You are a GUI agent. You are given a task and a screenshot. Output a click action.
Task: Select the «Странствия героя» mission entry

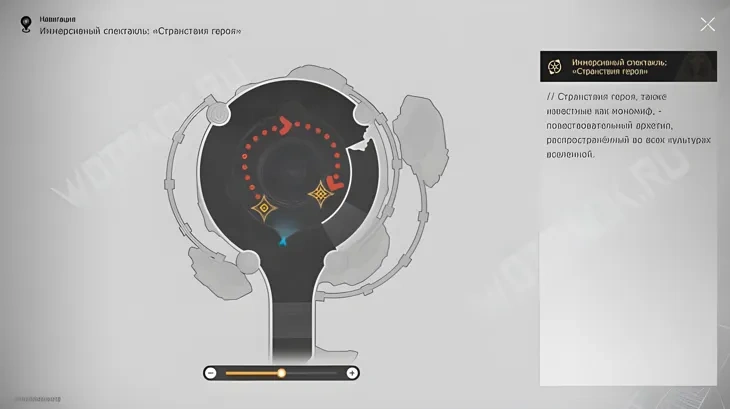627,66
